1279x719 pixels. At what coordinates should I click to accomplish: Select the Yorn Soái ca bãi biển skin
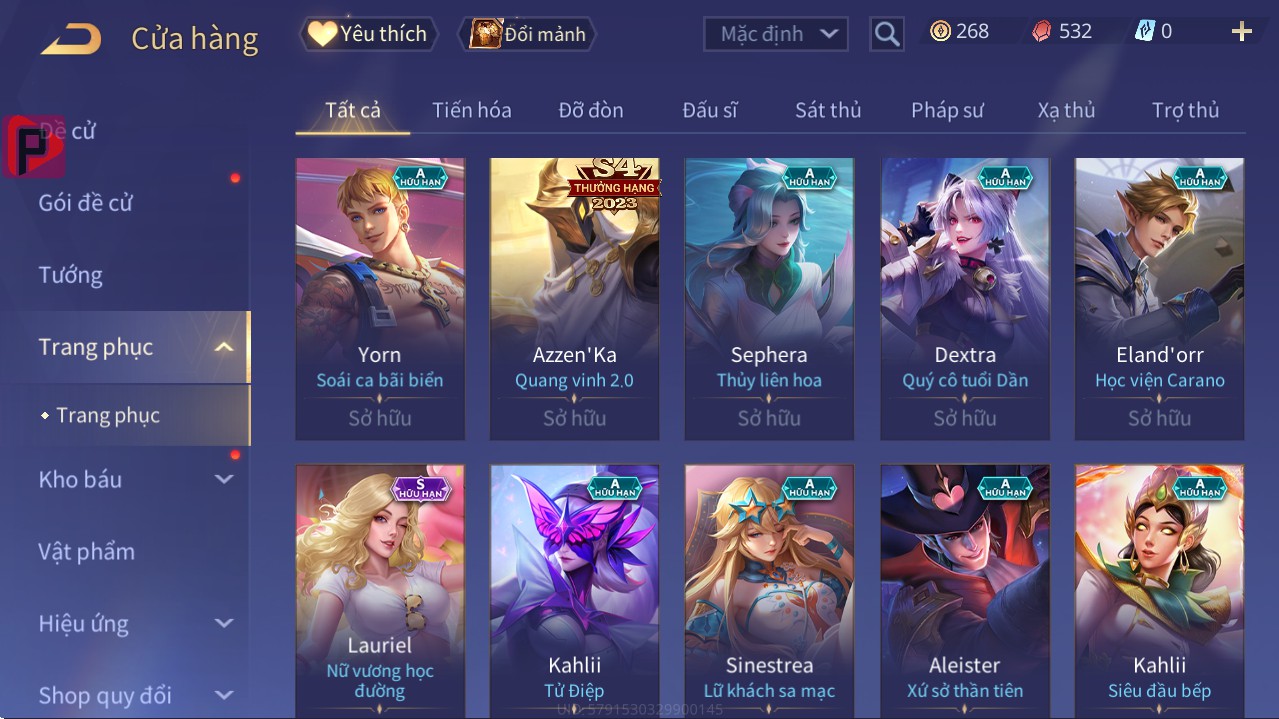click(380, 298)
